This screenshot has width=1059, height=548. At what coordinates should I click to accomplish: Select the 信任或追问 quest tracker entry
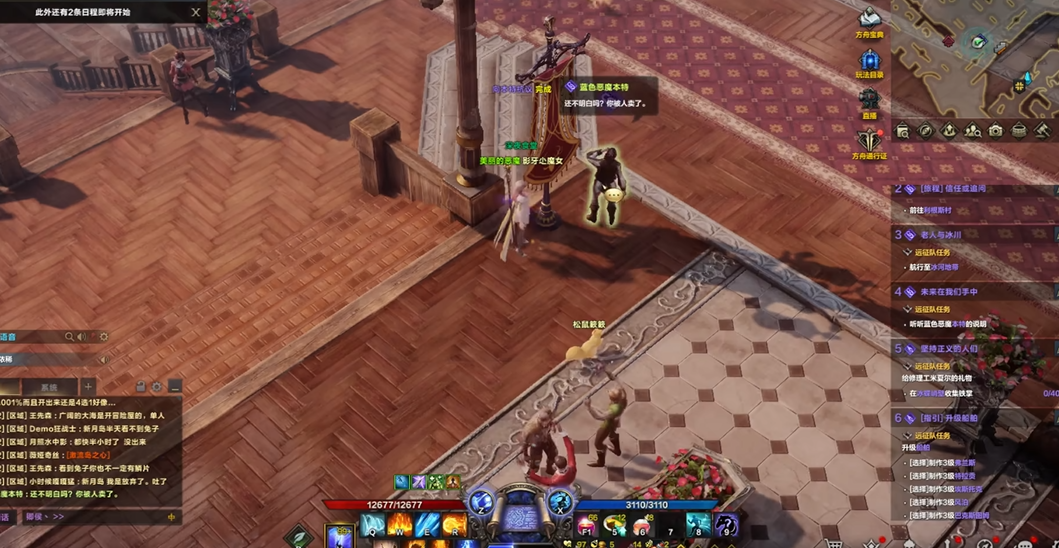(946, 189)
